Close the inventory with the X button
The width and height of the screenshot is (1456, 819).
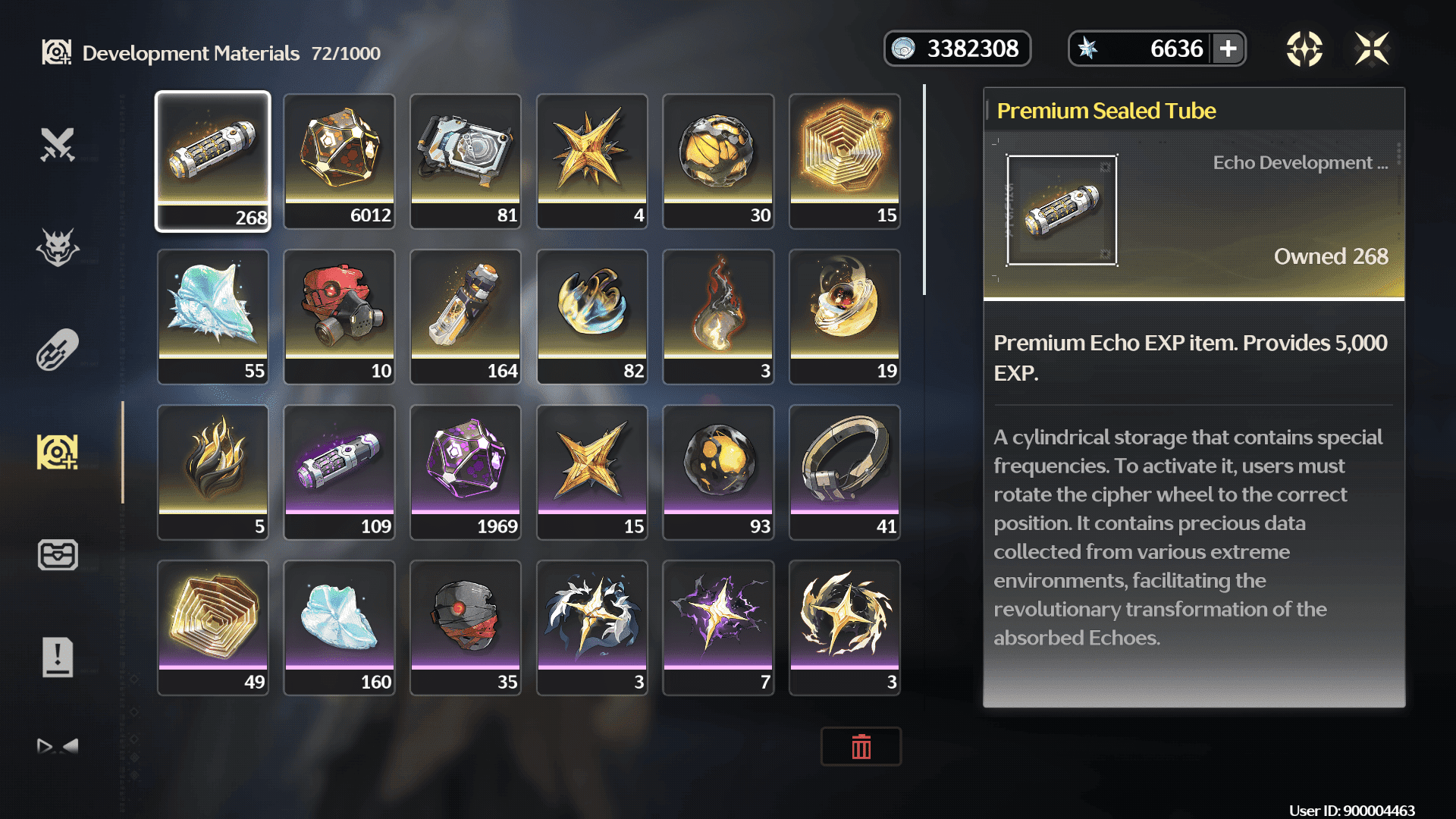tap(1372, 49)
